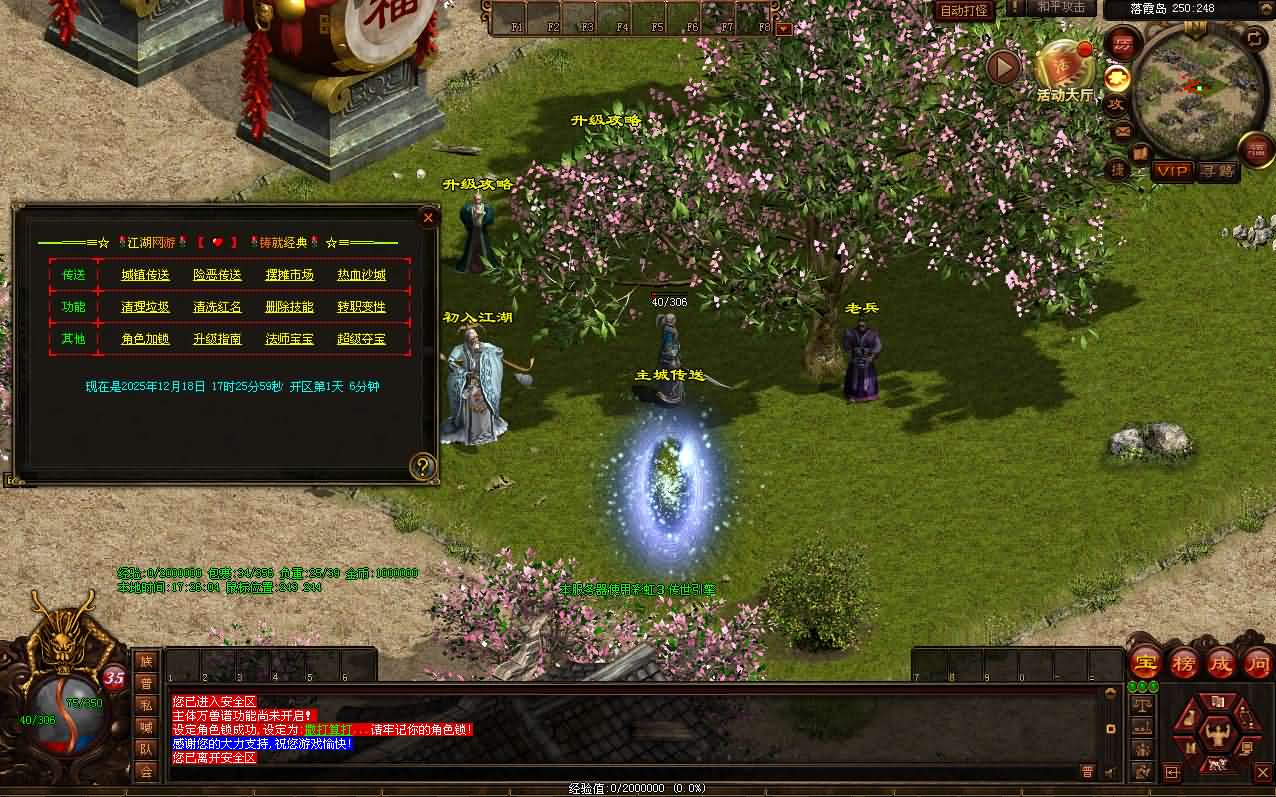Toggle the 自动打怪 auto-fight button
Screen dimensions: 1276x797
964,10
